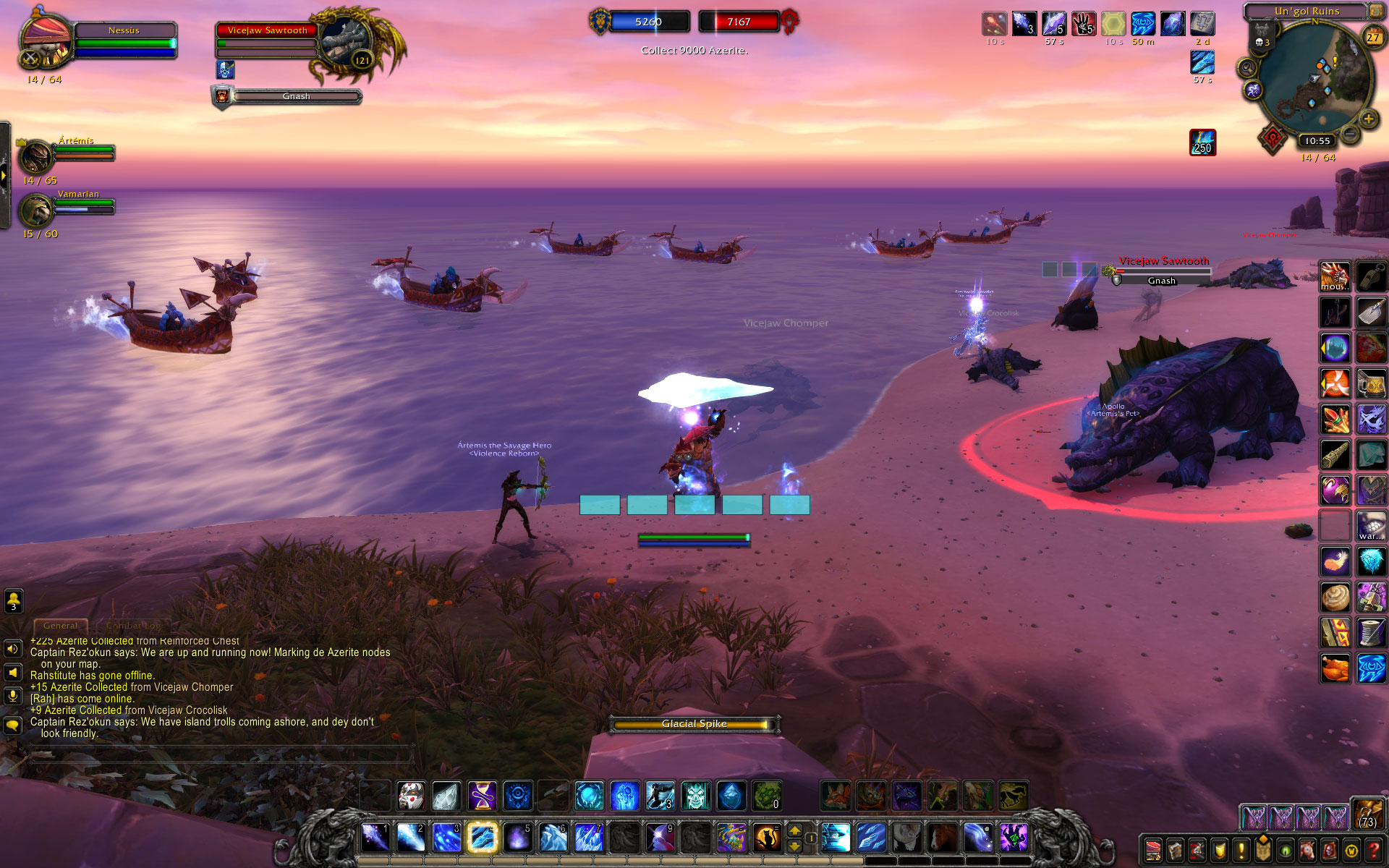
Task: Select the Ártemis party member frame
Action: [x=65, y=154]
